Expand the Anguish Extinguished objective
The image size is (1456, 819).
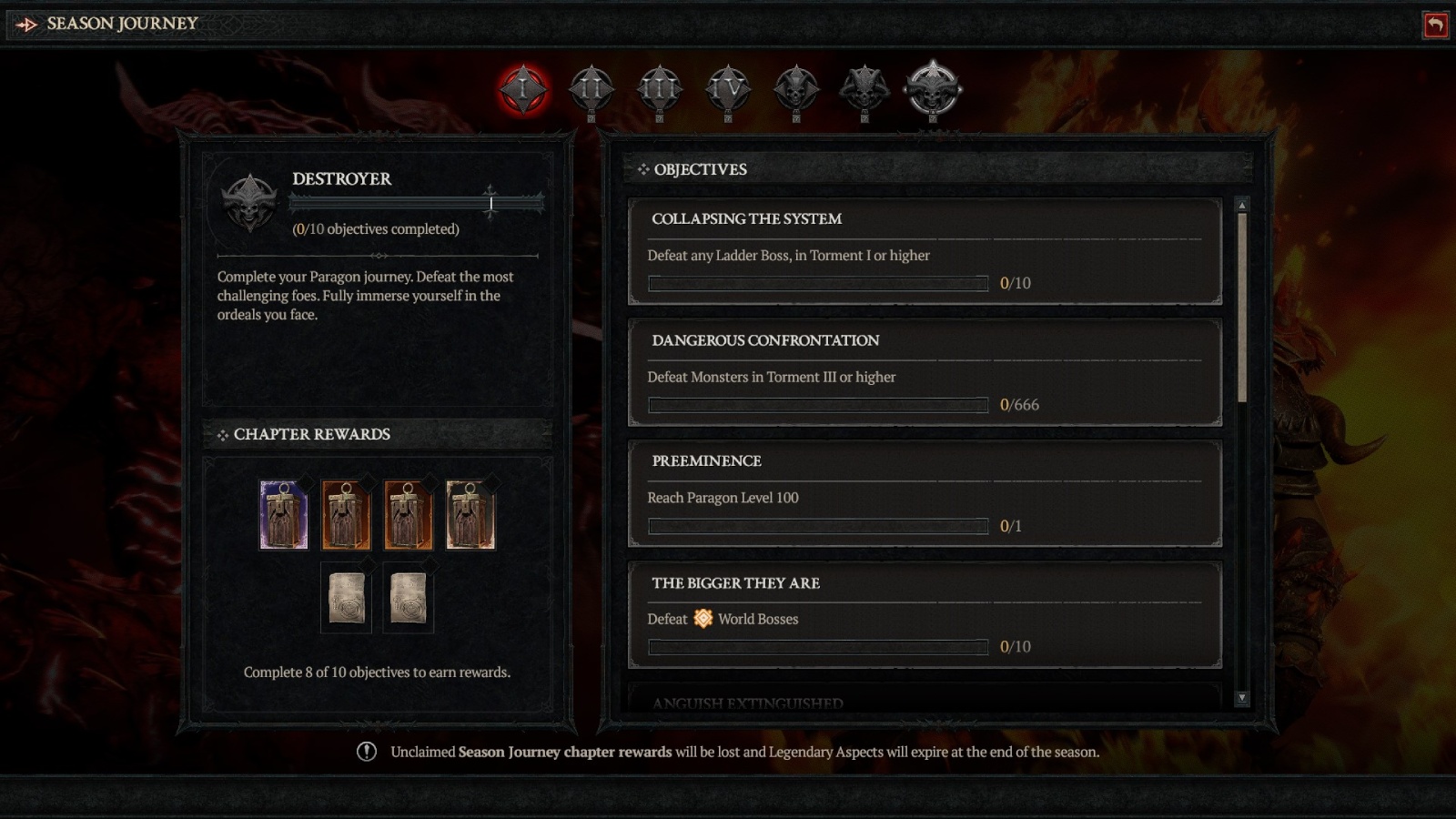924,703
